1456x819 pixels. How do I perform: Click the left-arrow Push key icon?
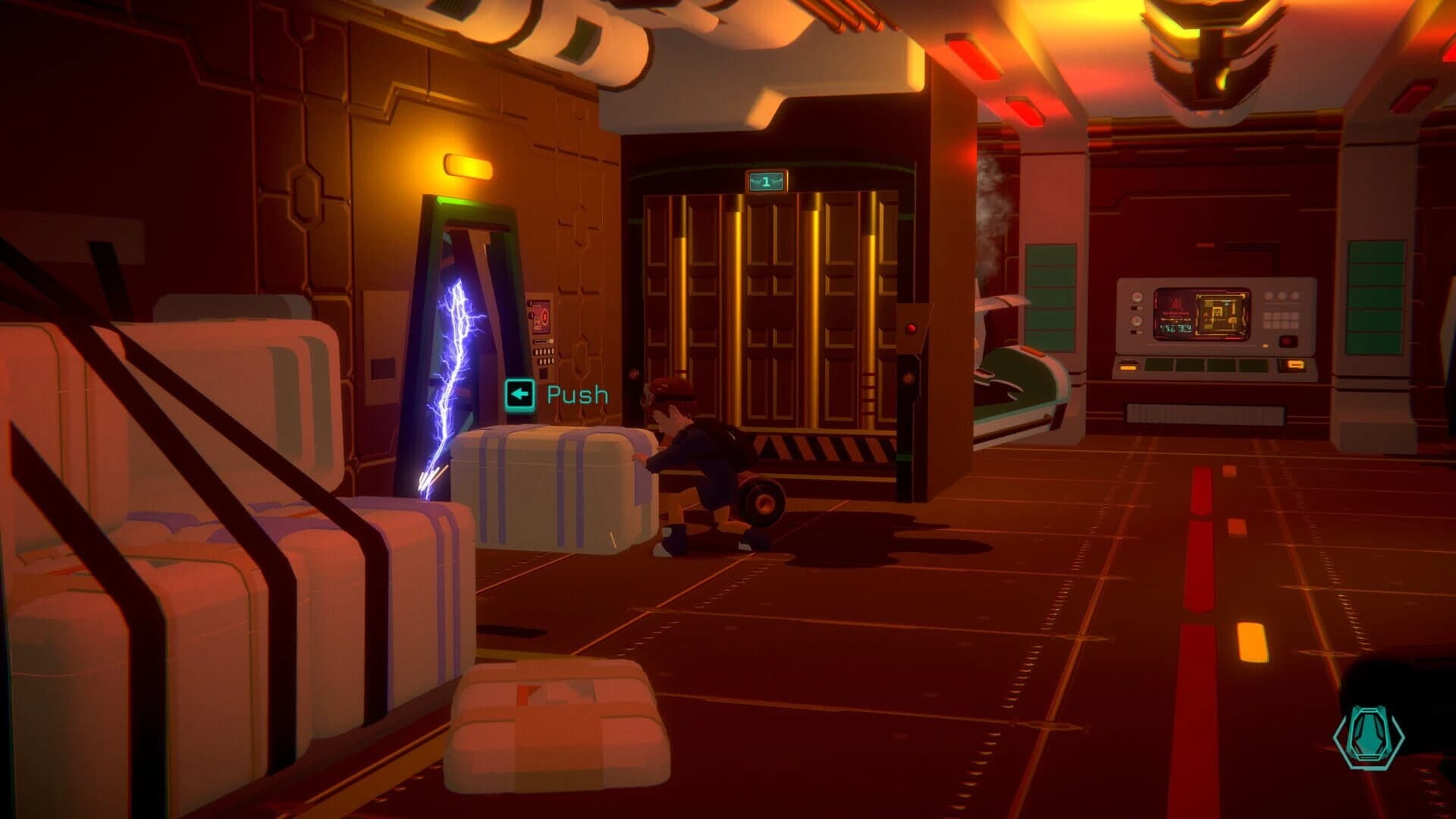click(519, 394)
